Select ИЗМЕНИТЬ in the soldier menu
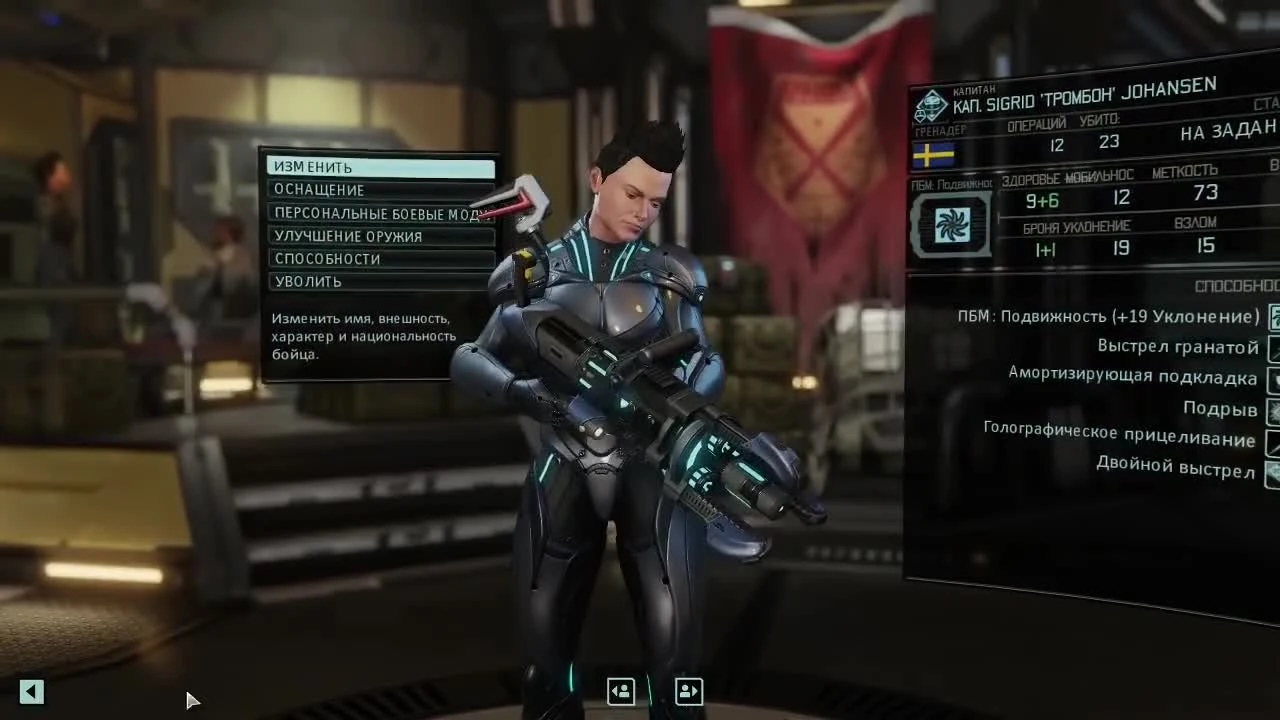1280x720 pixels. pyautogui.click(x=379, y=168)
